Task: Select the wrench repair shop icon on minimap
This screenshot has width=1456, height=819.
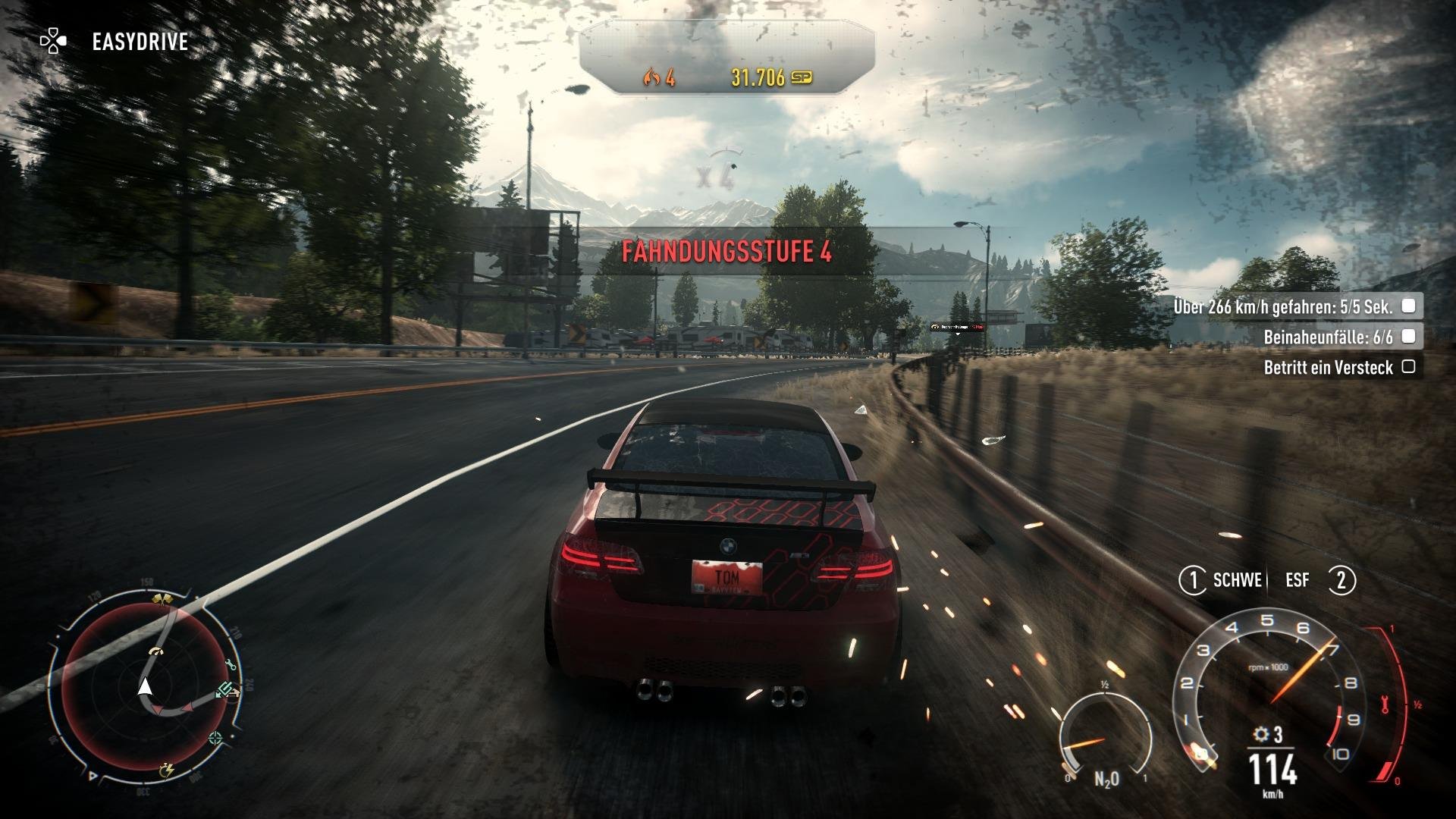Action: tap(230, 664)
